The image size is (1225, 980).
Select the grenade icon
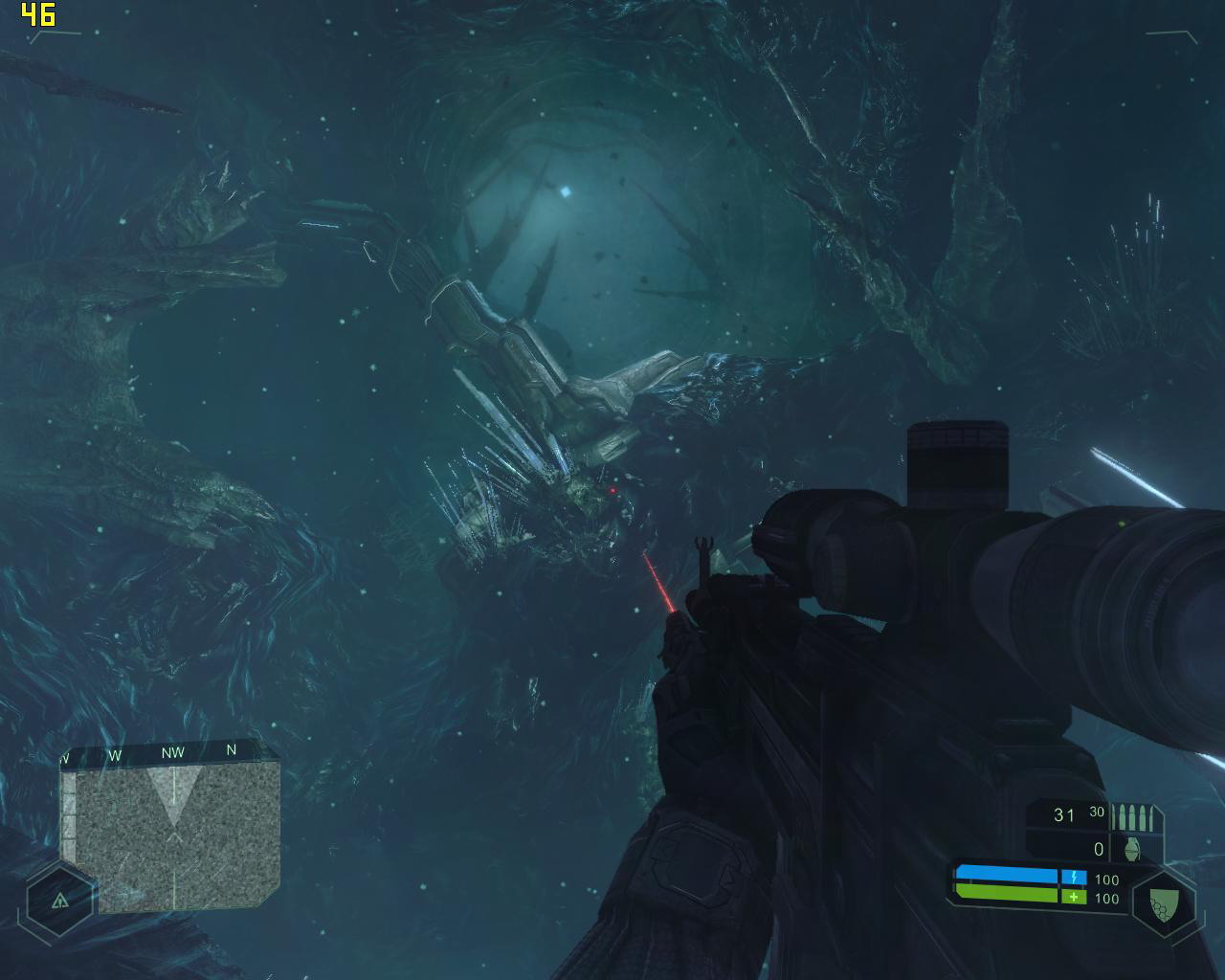coord(1134,848)
